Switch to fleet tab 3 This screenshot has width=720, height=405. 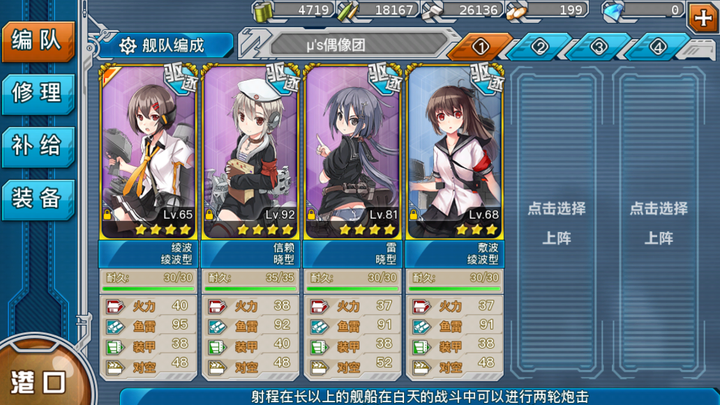coord(599,47)
